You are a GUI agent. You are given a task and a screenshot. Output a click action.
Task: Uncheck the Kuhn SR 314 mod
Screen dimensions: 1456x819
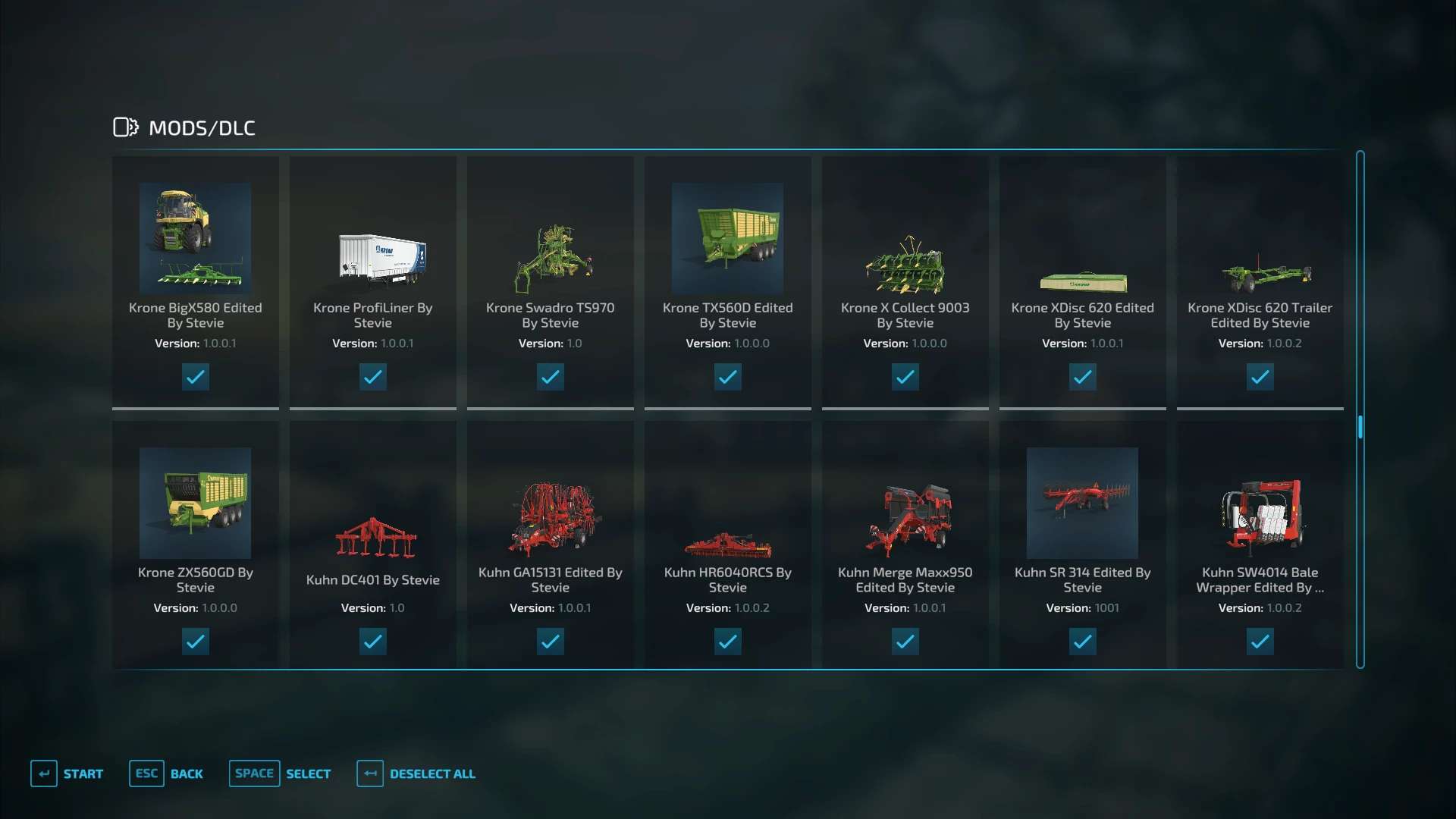pos(1083,642)
